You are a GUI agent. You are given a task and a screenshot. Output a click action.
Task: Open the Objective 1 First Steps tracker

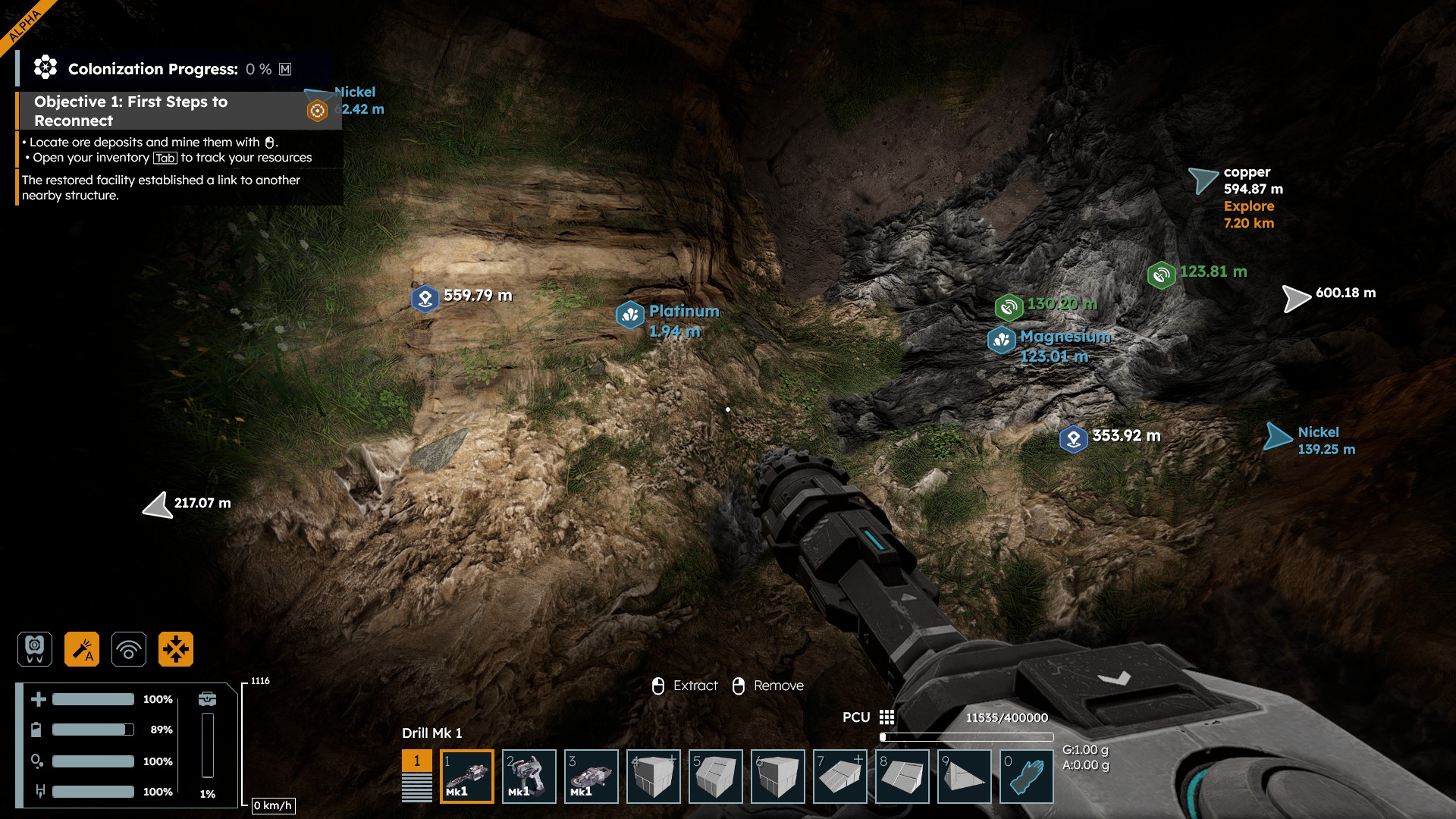130,111
